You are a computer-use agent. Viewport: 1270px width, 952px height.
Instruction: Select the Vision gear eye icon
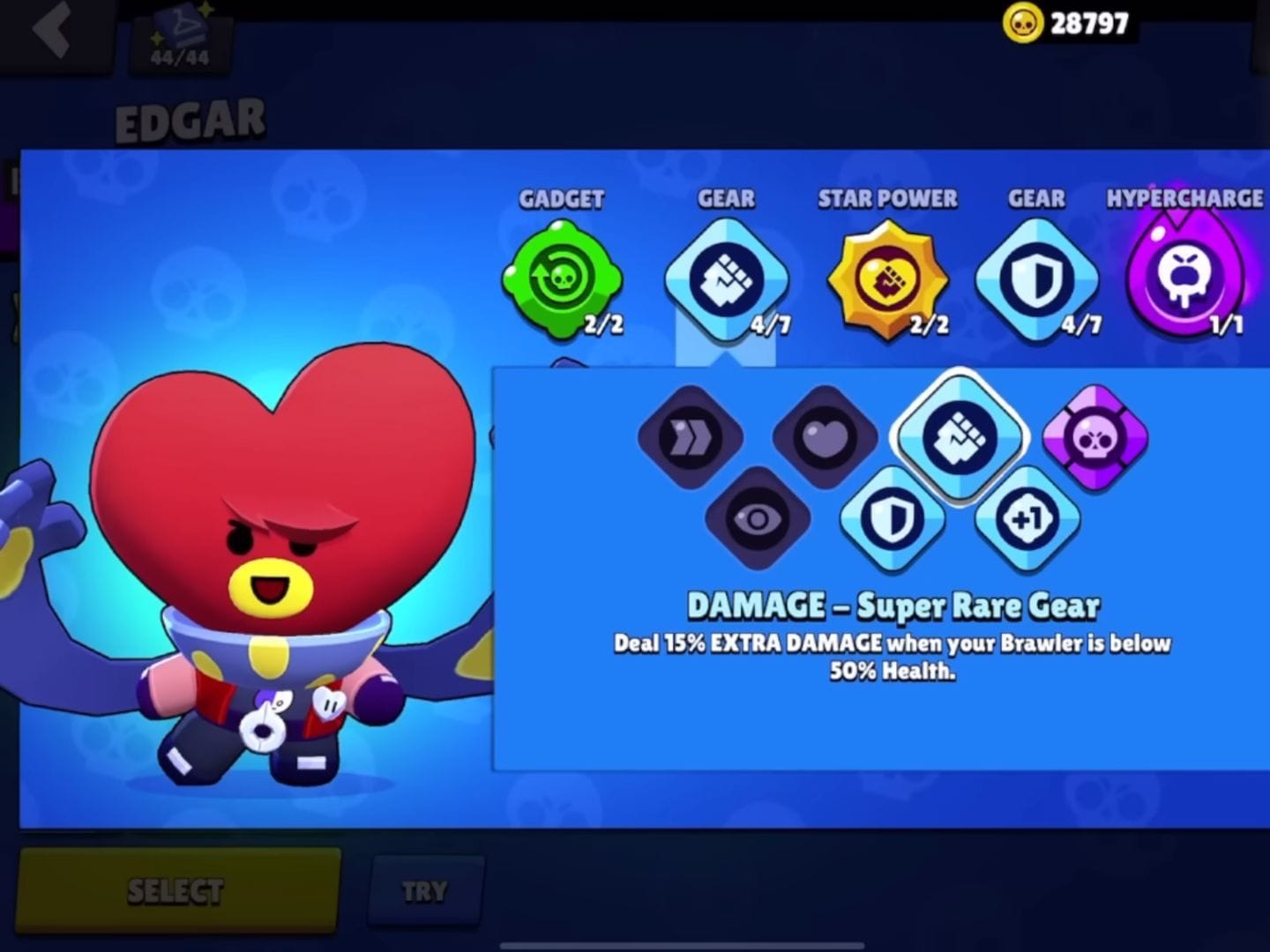(x=758, y=520)
